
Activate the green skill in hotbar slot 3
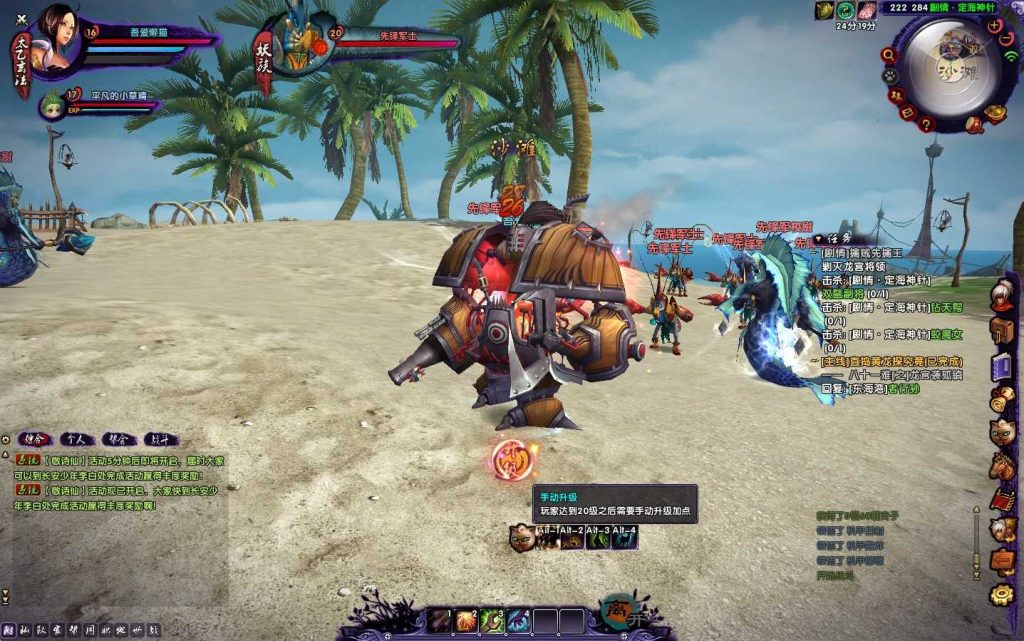pos(493,620)
